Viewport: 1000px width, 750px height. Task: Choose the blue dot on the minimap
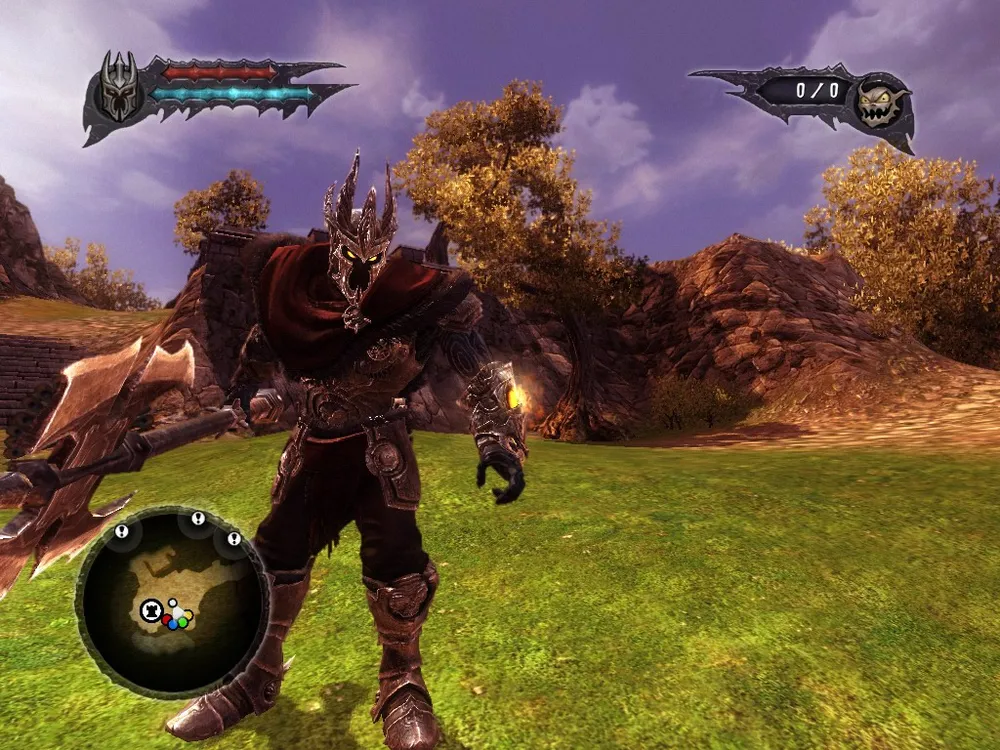(173, 625)
